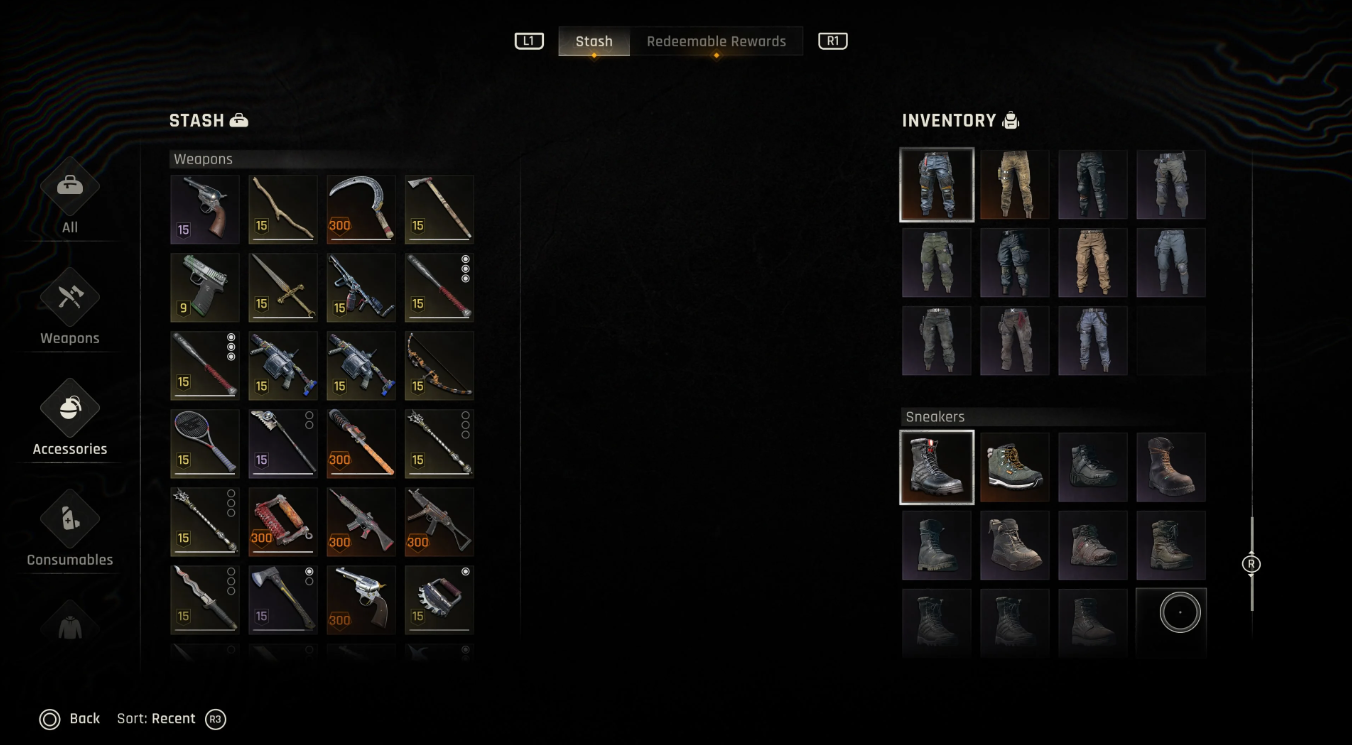Image resolution: width=1352 pixels, height=745 pixels.
Task: Select the hatchet with yellow-edged handle
Action: pyautogui.click(x=283, y=600)
